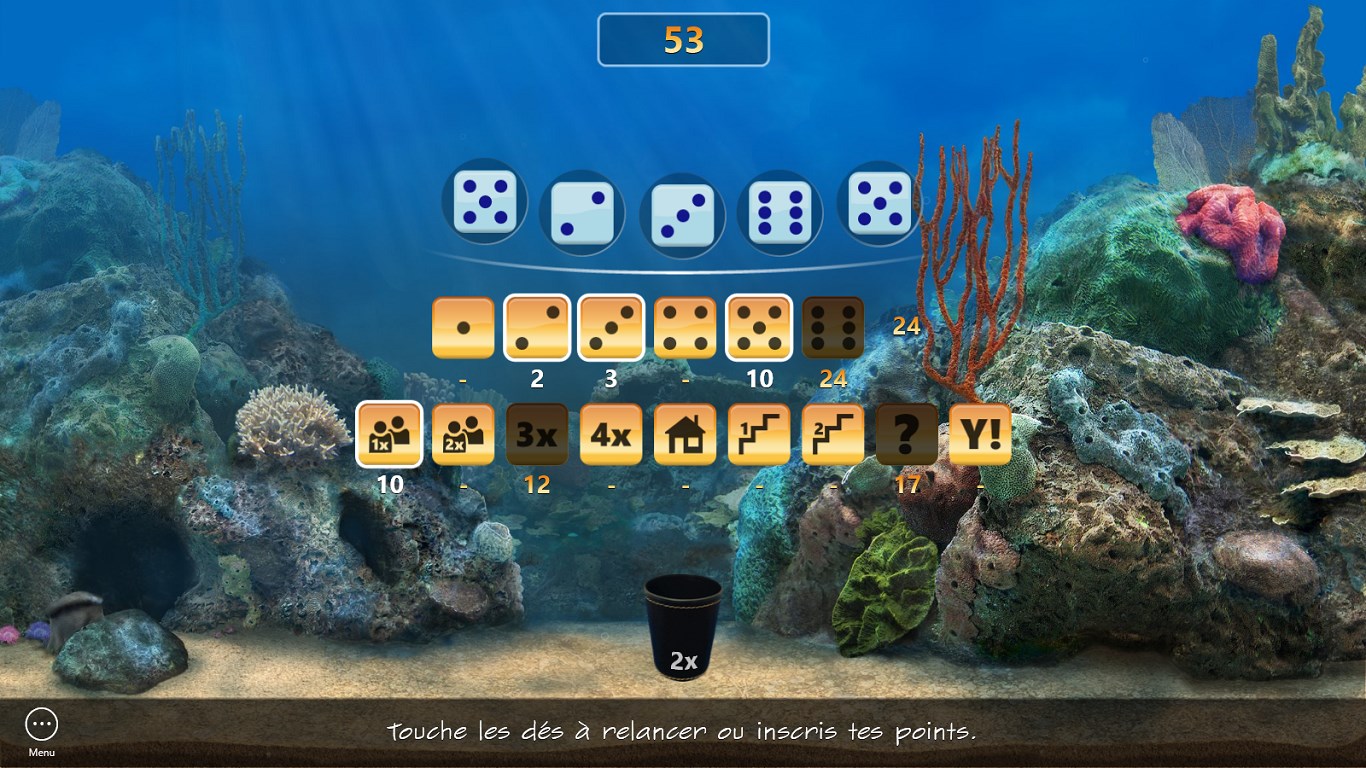Select the rolled die showing six
Viewport: 1366px width, 768px height.
coord(780,213)
